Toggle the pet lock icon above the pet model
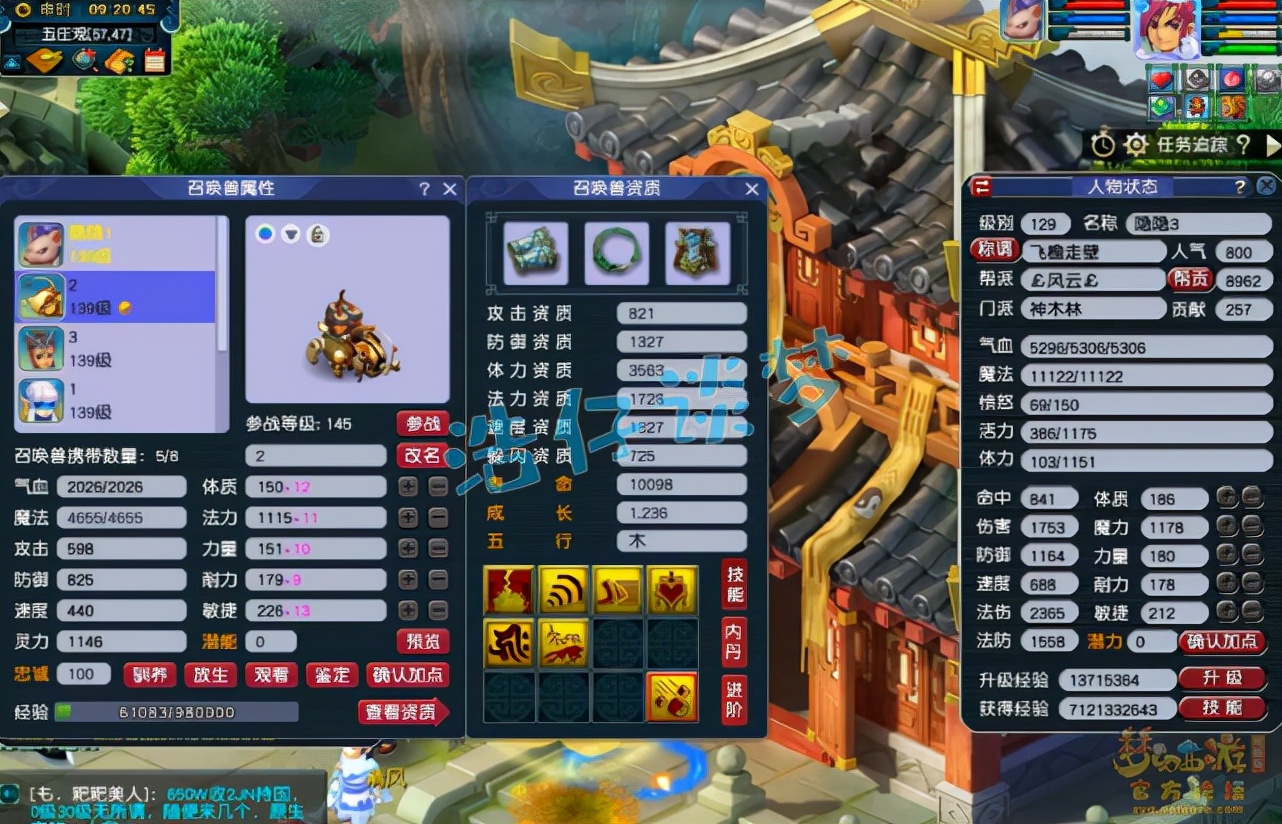Image resolution: width=1282 pixels, height=824 pixels. pos(318,233)
